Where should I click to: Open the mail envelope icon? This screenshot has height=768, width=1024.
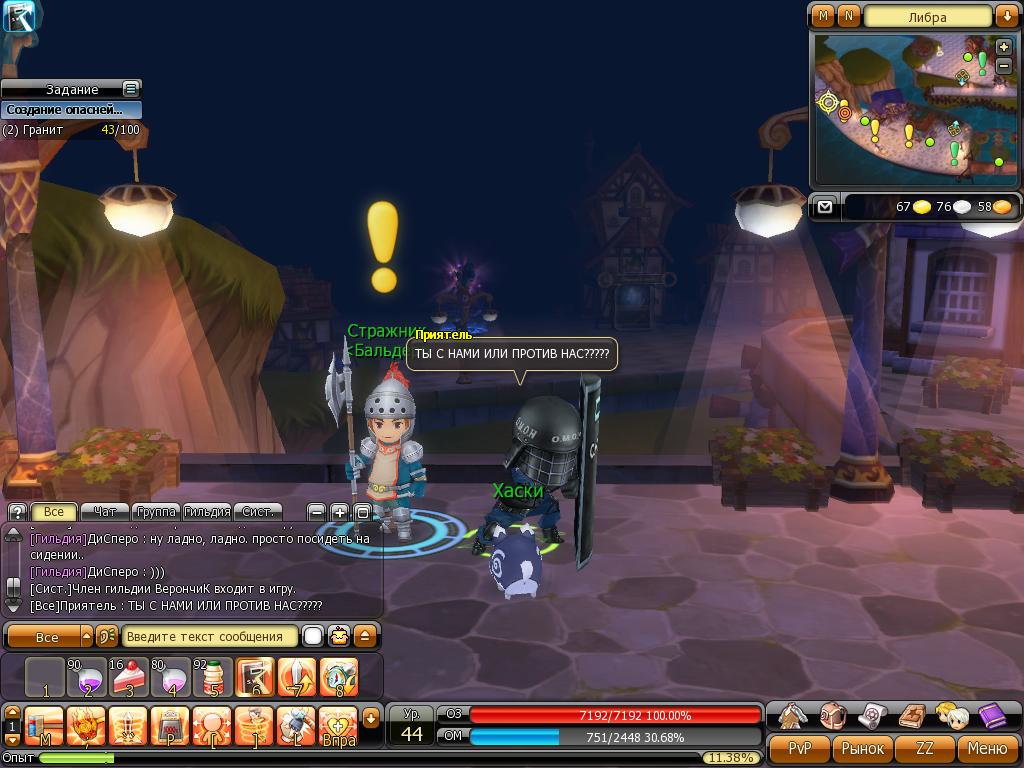point(824,207)
